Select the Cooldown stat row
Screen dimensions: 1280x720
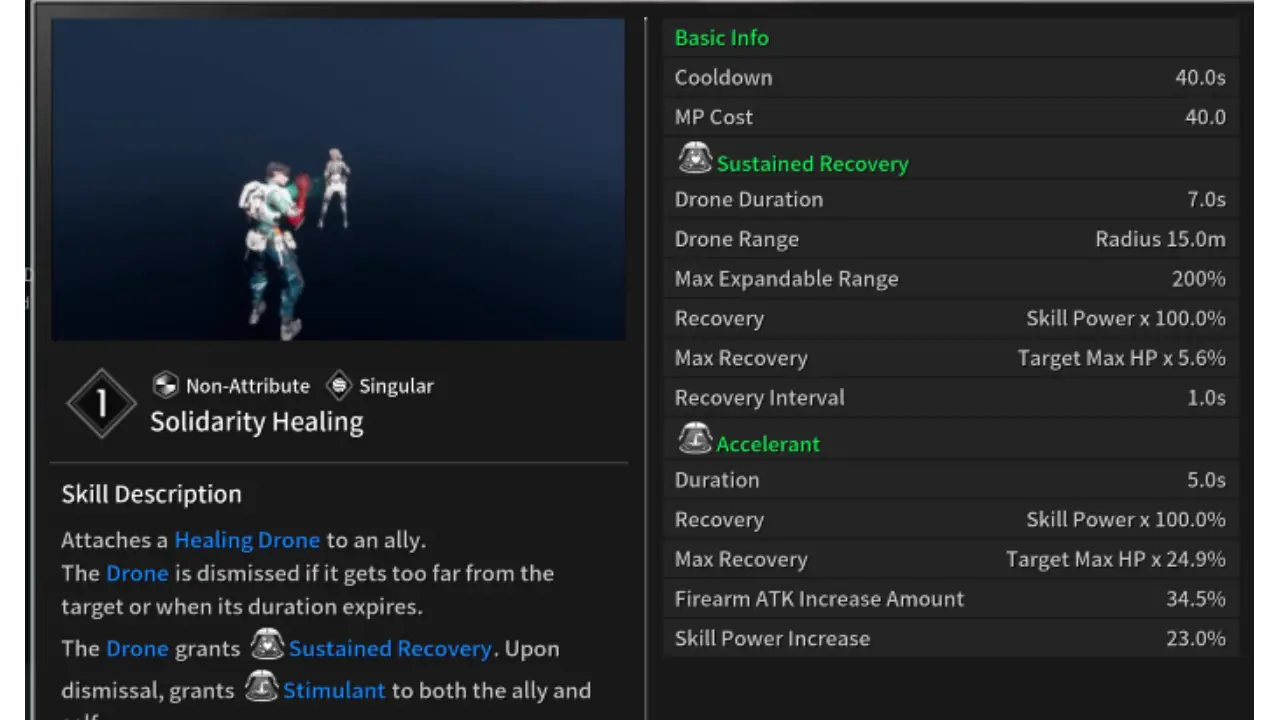pyautogui.click(x=950, y=77)
